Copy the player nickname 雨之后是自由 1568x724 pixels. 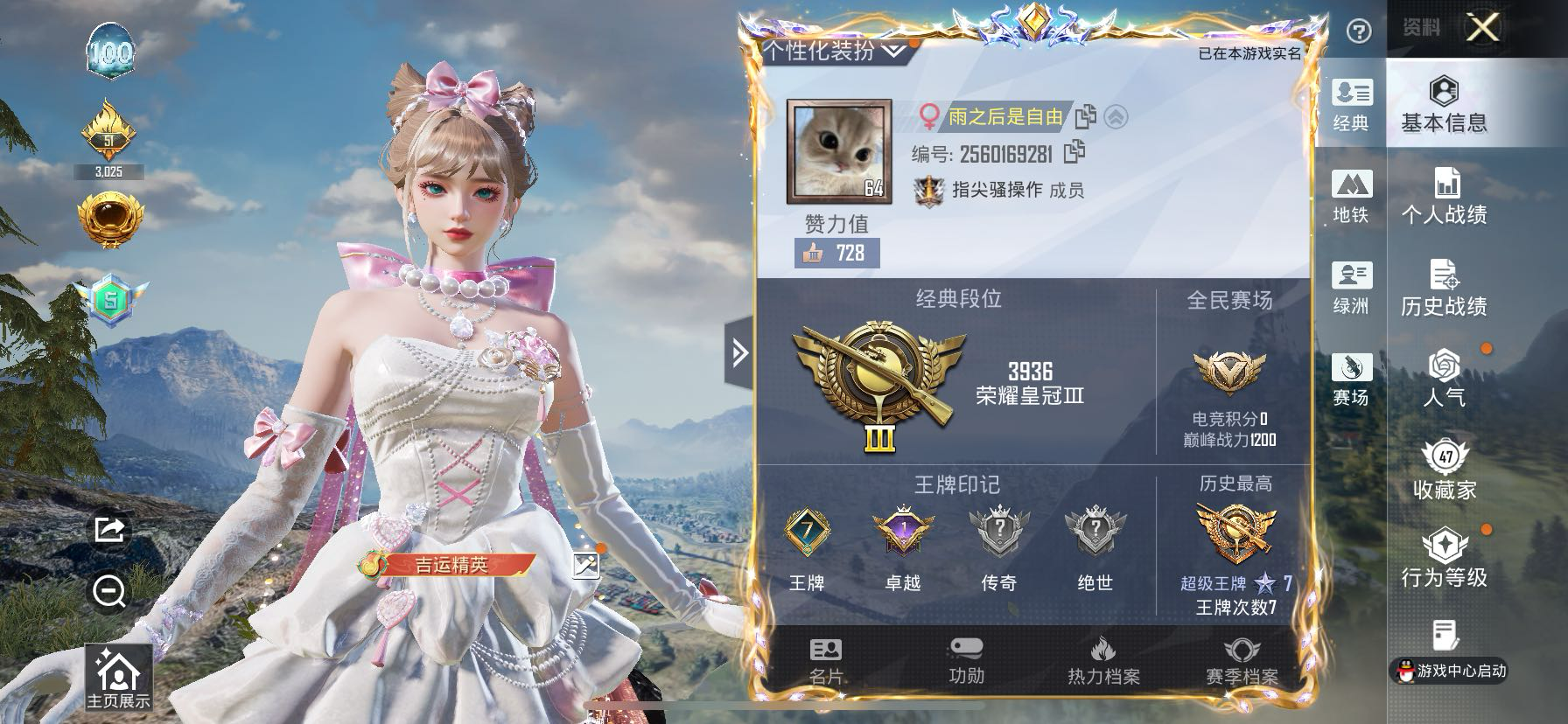click(1085, 116)
